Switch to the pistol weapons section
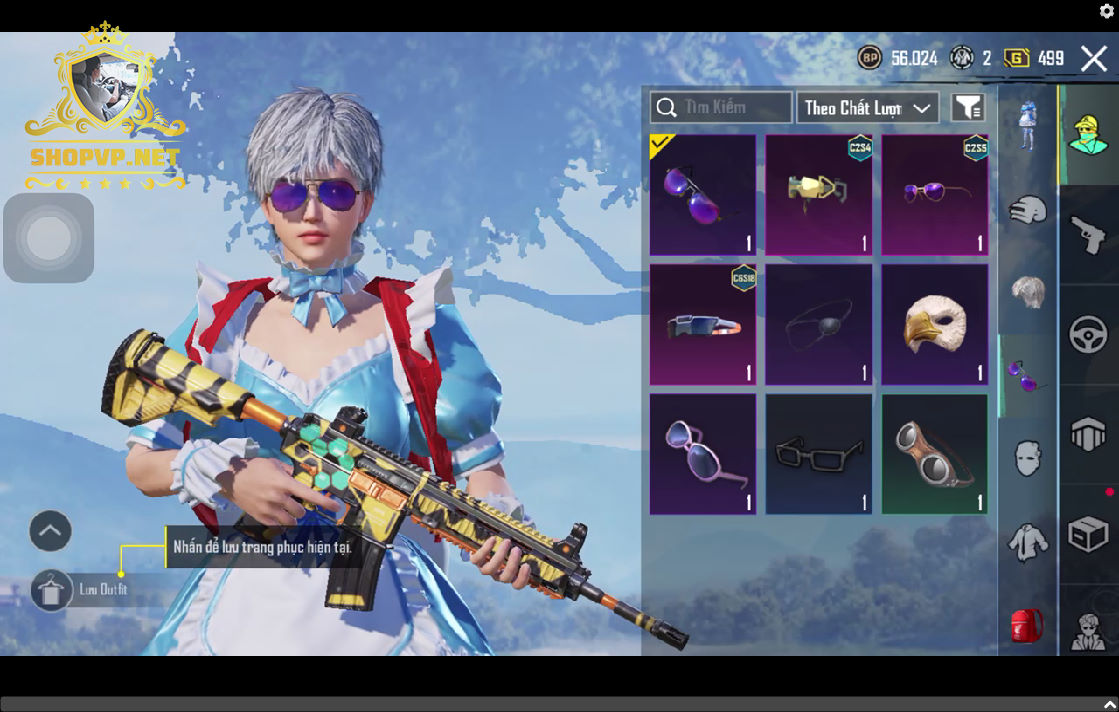Image resolution: width=1119 pixels, height=712 pixels. [1088, 234]
